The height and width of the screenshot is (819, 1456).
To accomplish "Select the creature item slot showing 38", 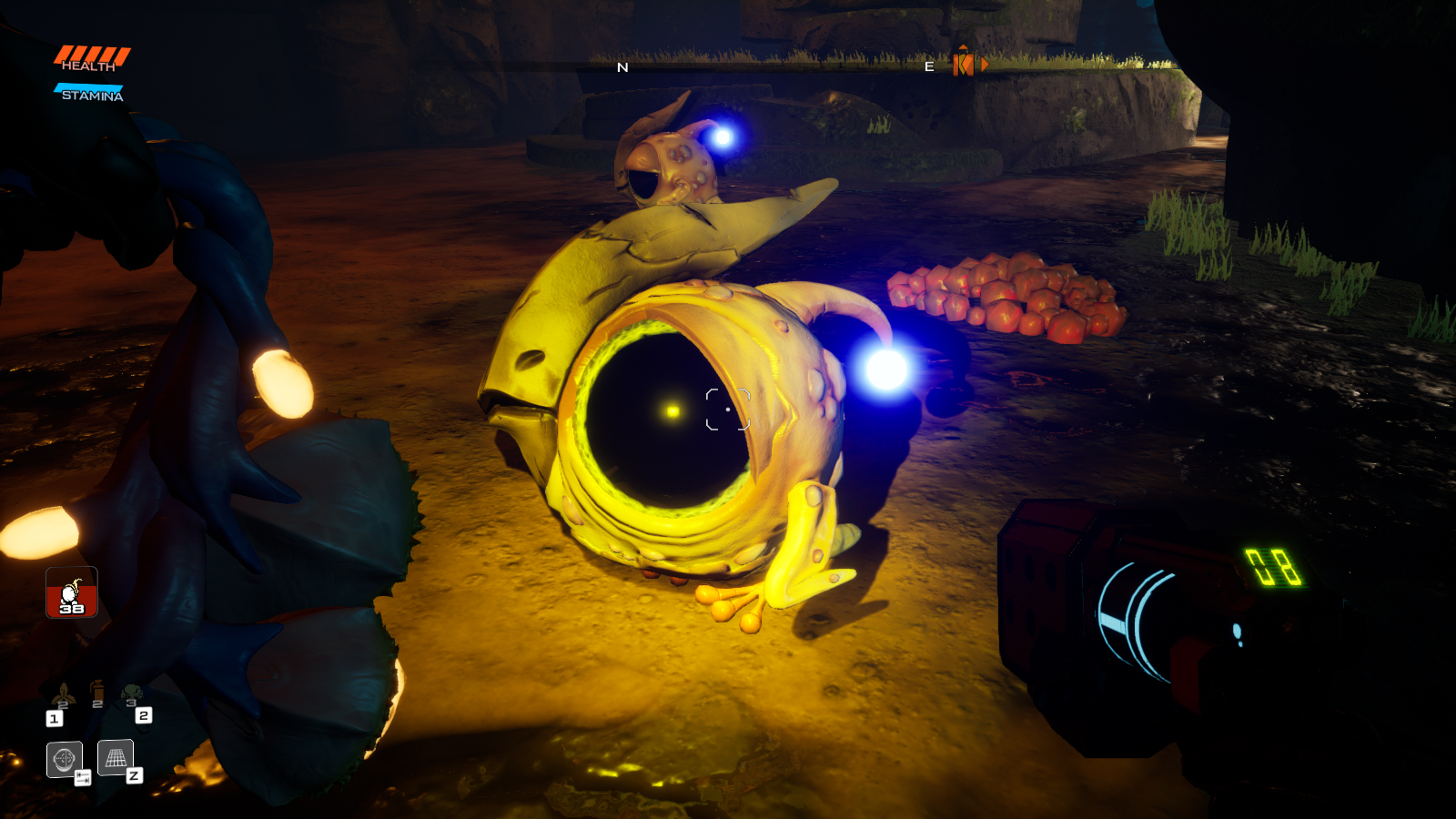I will click(72, 592).
